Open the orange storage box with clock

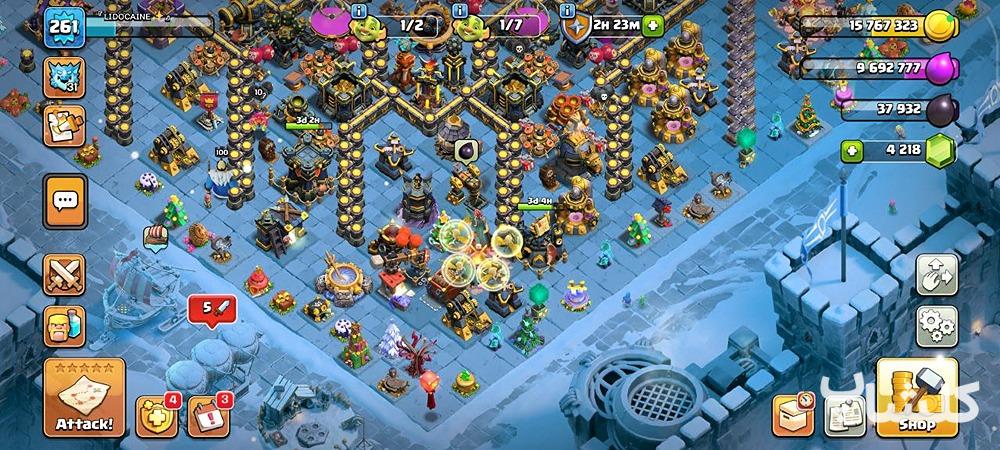coord(793,414)
